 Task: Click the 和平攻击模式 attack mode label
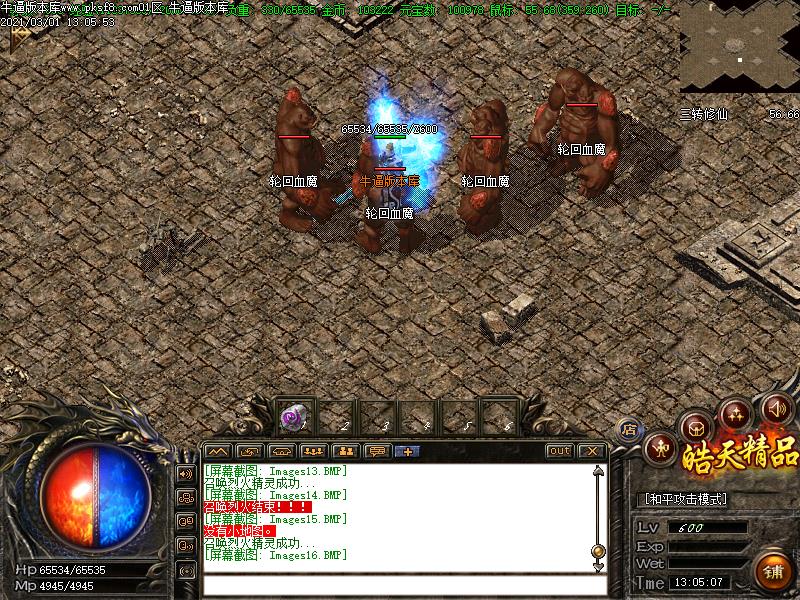pos(684,498)
